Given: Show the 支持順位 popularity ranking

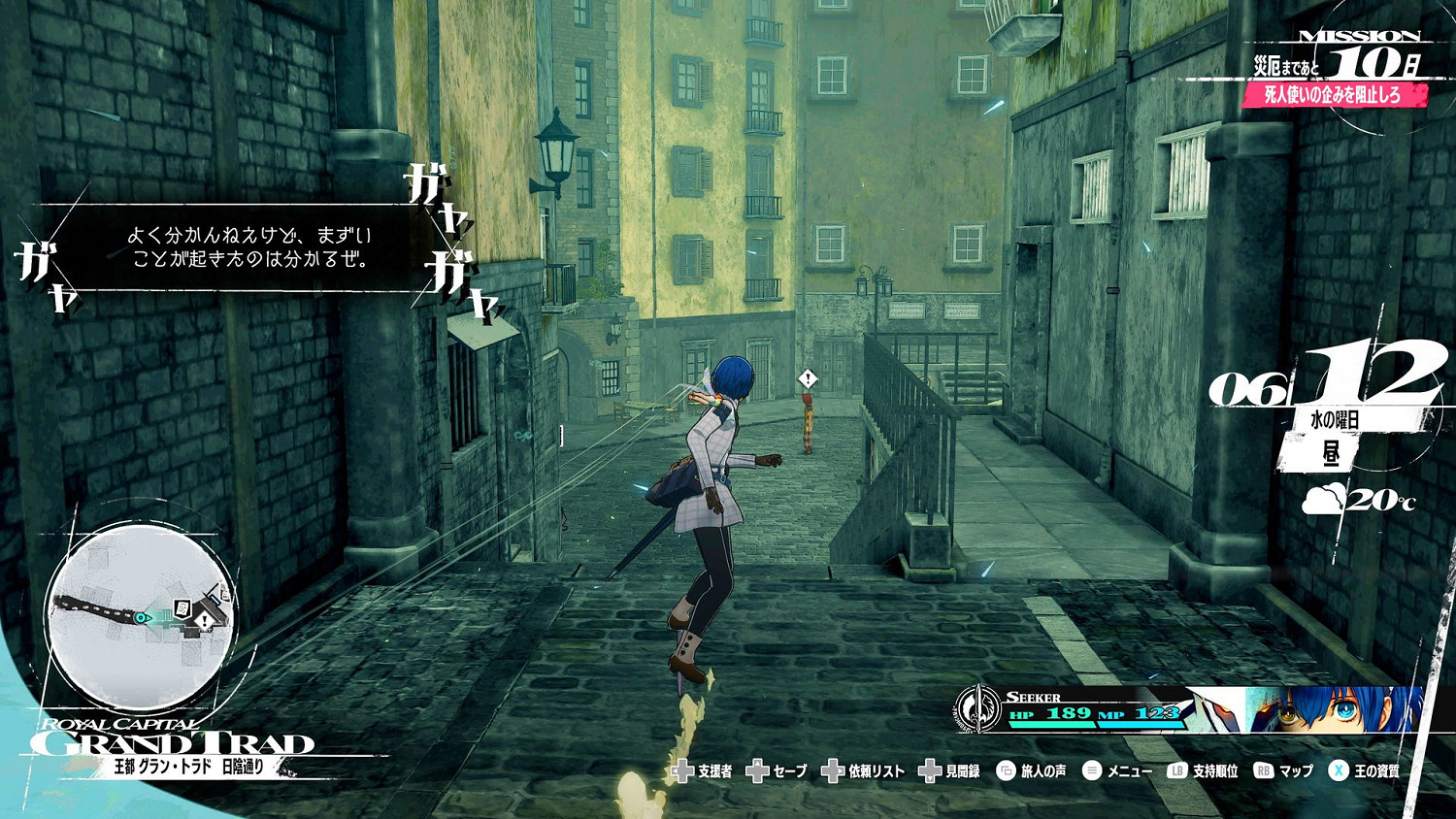Looking at the screenshot, I should [1203, 771].
